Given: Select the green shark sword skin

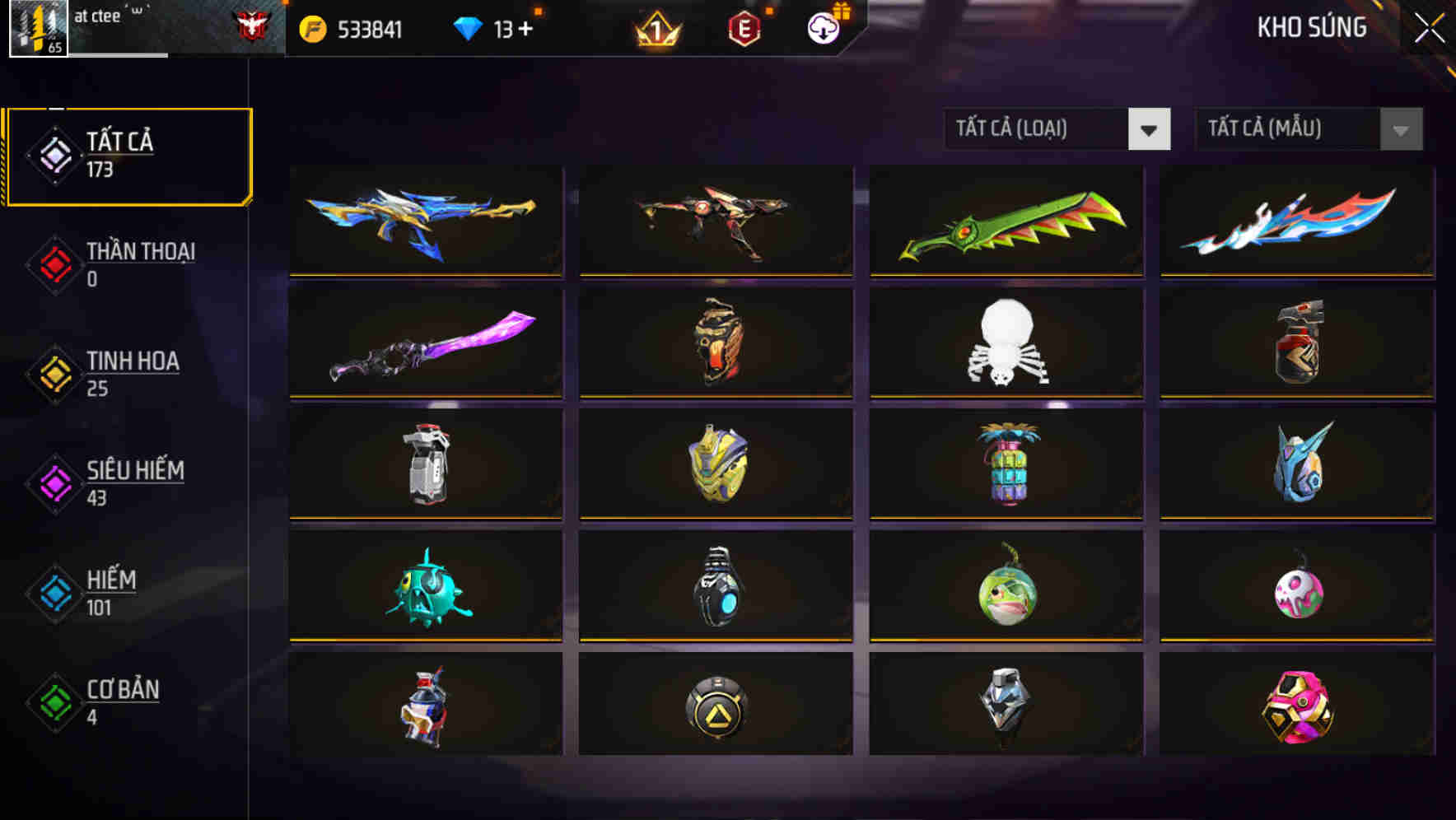Looking at the screenshot, I should [1006, 222].
